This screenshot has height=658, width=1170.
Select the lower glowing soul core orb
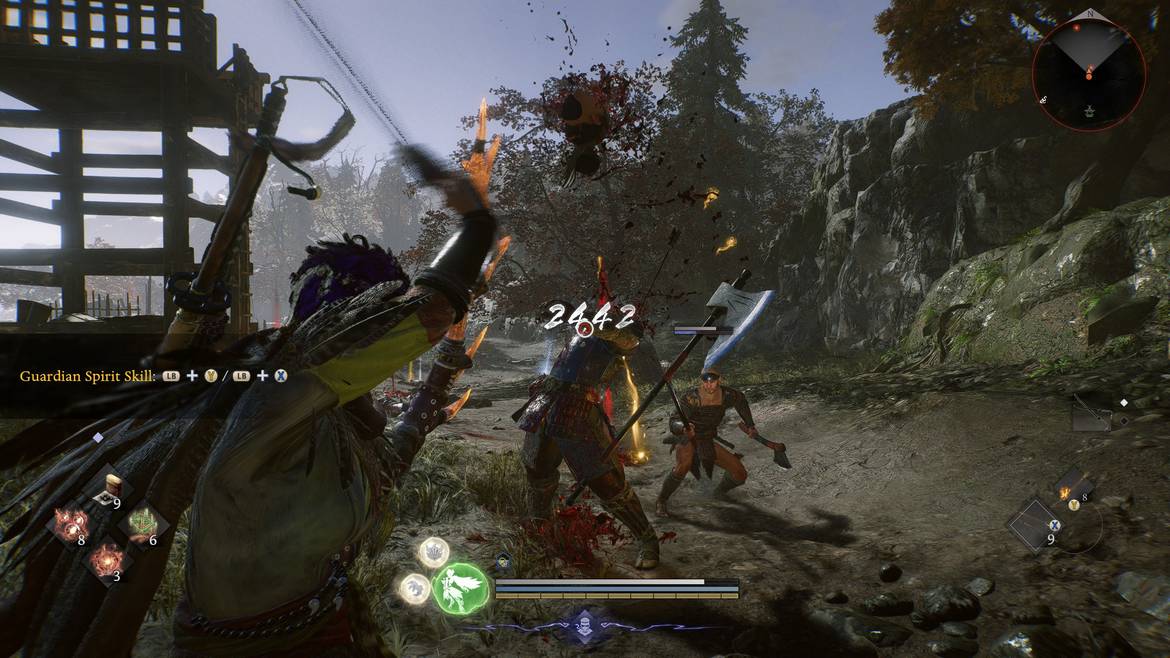415,587
